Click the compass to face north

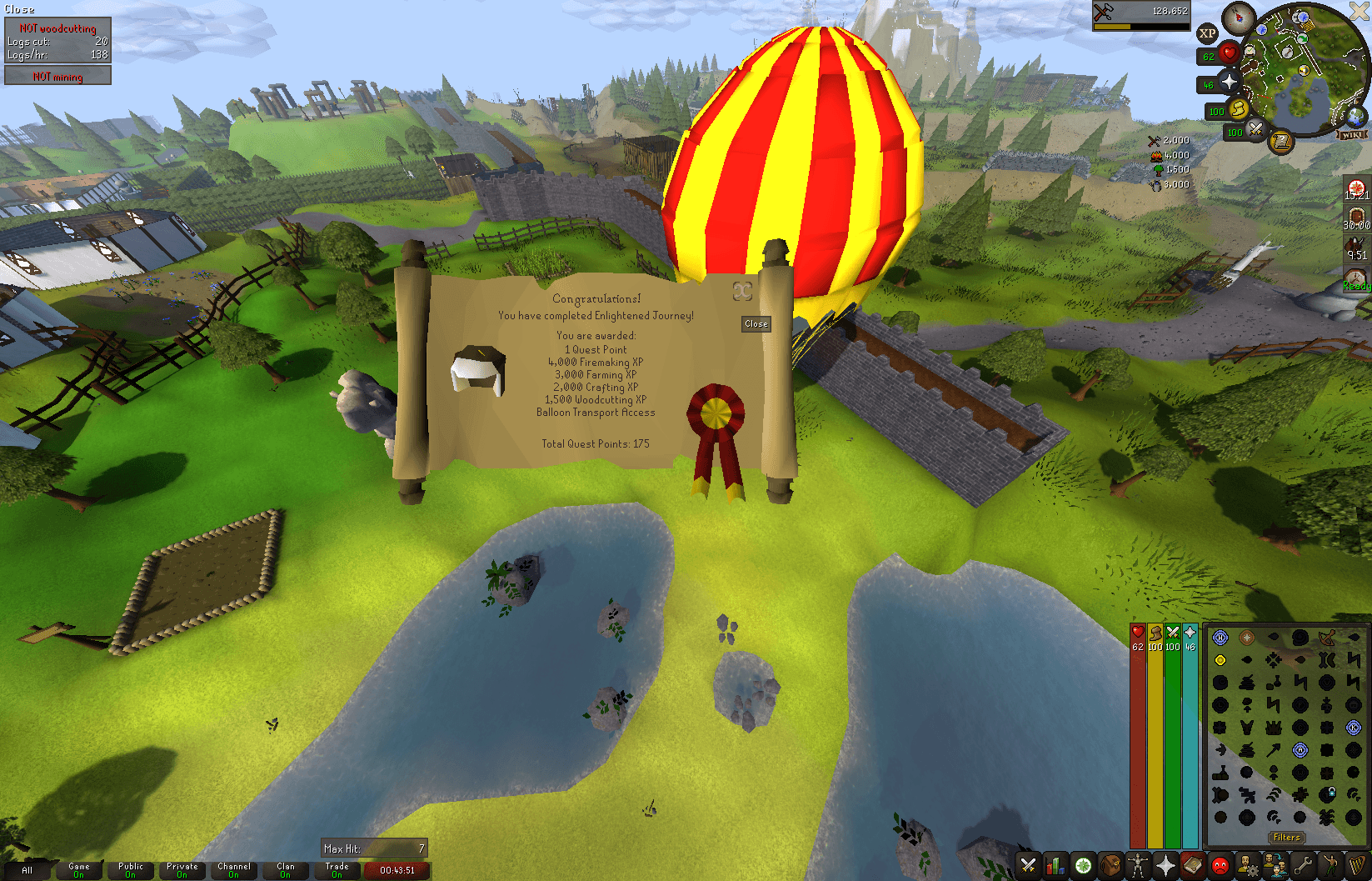pos(1240,18)
